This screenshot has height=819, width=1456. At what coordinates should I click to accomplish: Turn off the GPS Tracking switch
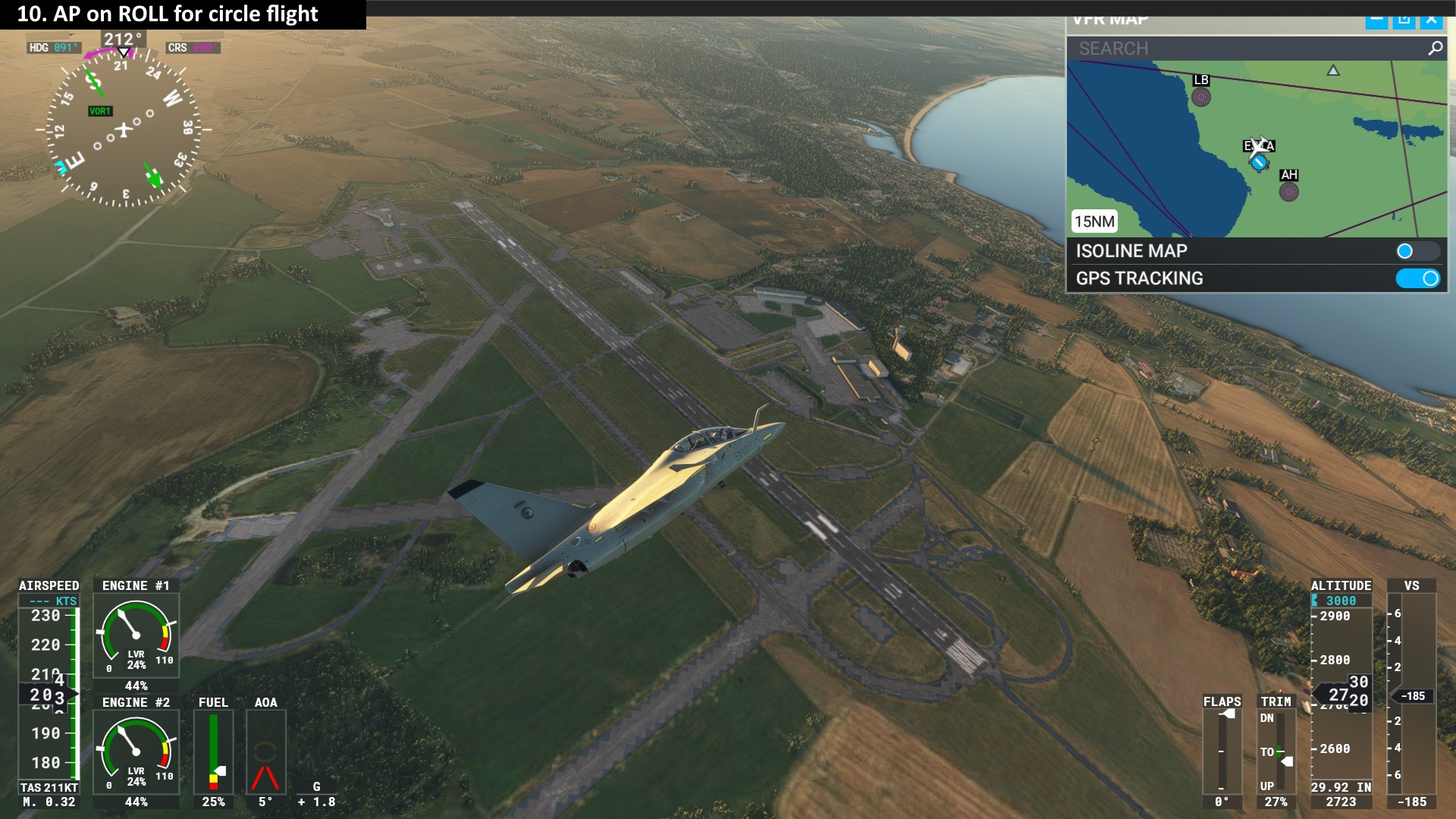[x=1417, y=278]
